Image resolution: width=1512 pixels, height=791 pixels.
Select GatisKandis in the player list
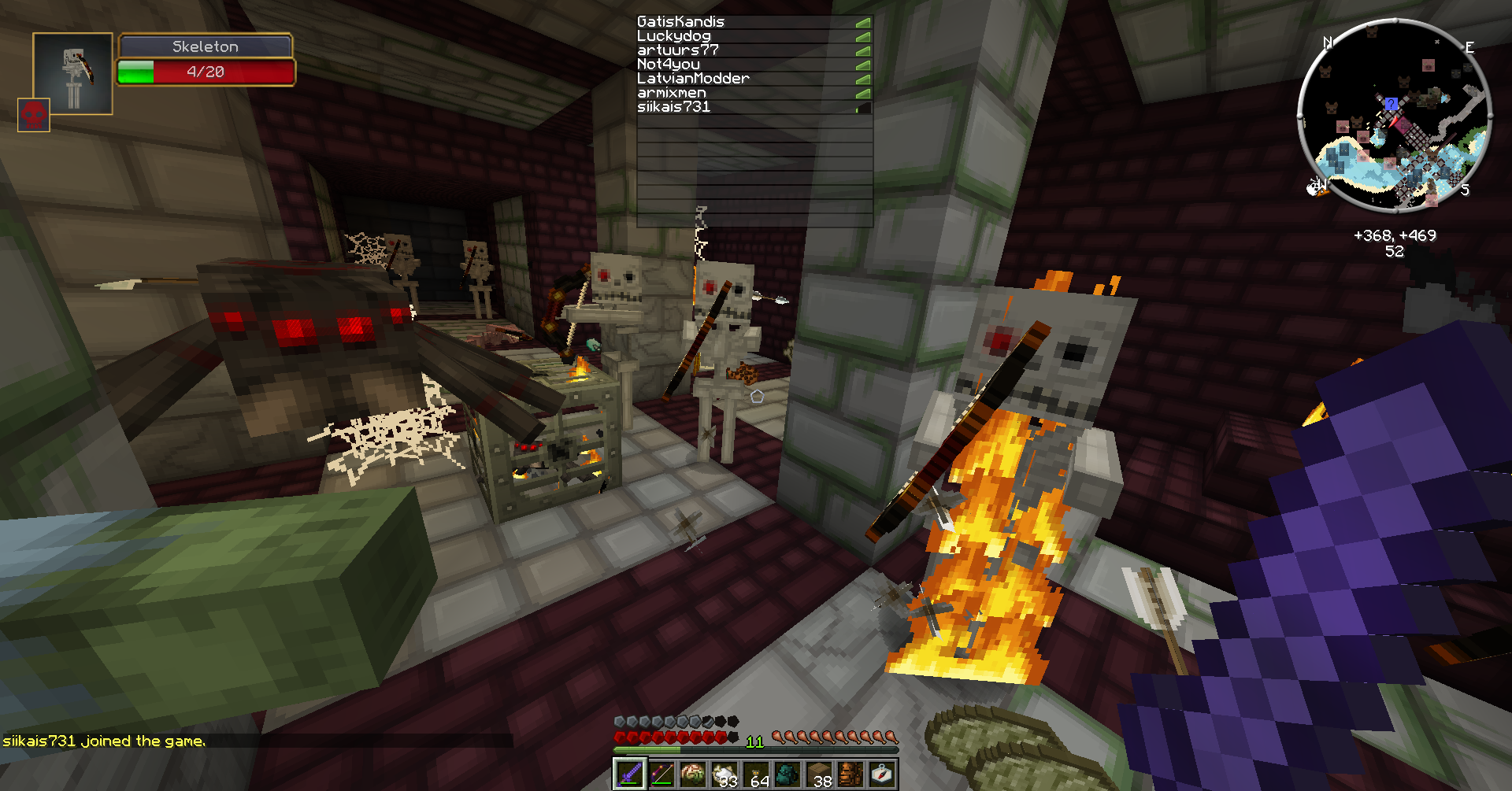[x=680, y=22]
